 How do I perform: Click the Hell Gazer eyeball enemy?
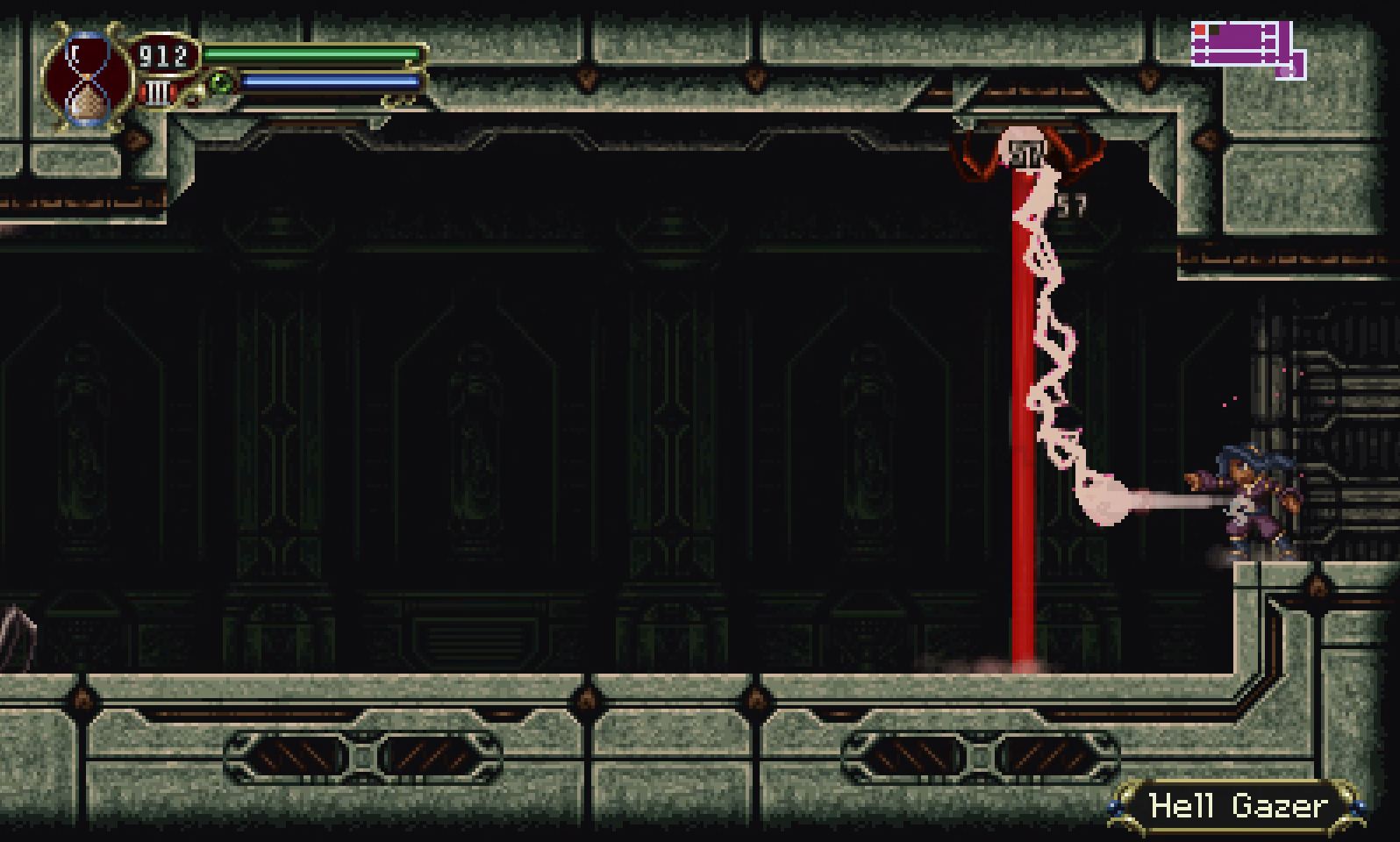pos(1022,149)
